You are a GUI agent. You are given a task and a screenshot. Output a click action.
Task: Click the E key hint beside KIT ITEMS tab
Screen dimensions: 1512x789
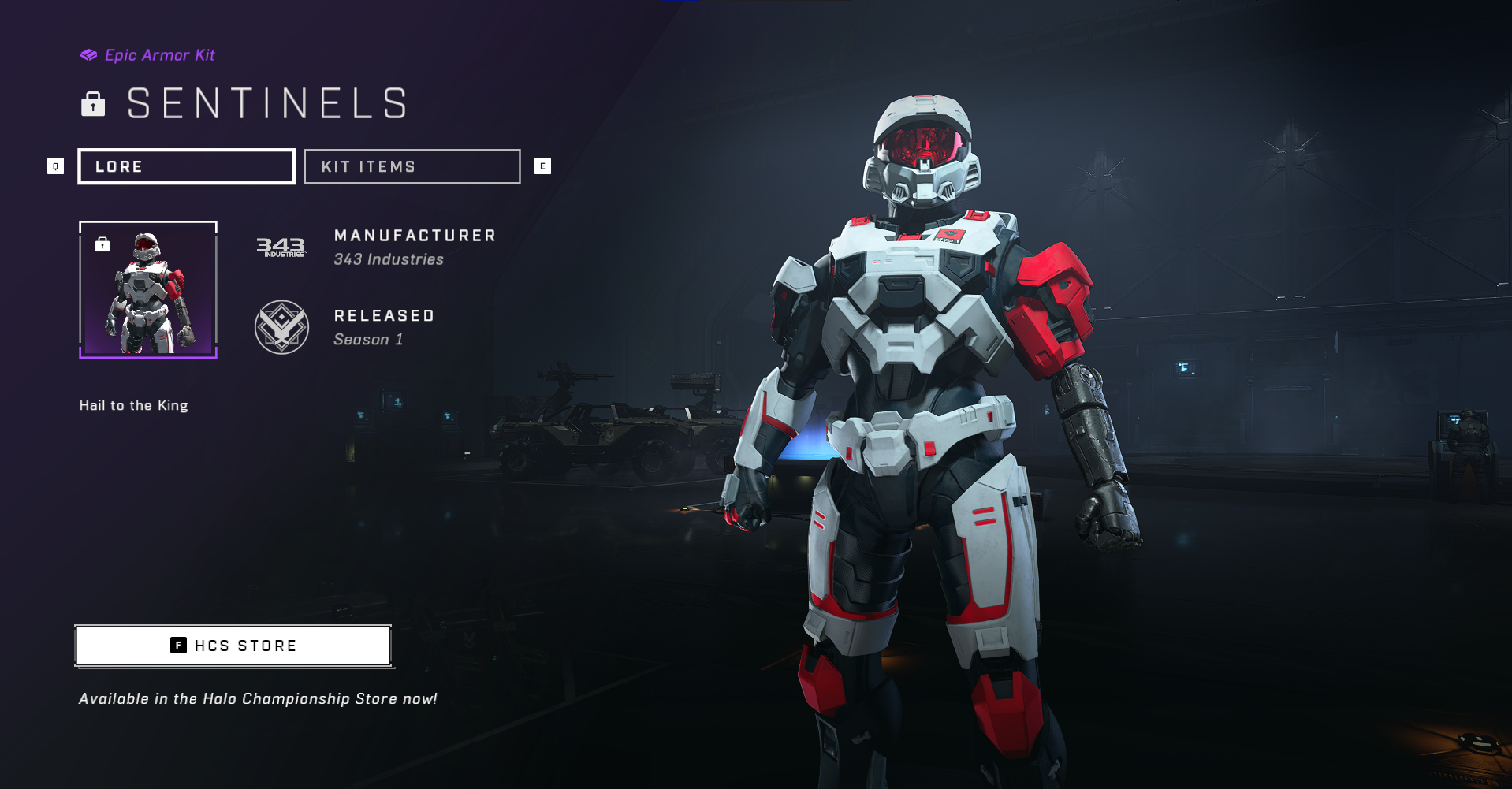[542, 166]
